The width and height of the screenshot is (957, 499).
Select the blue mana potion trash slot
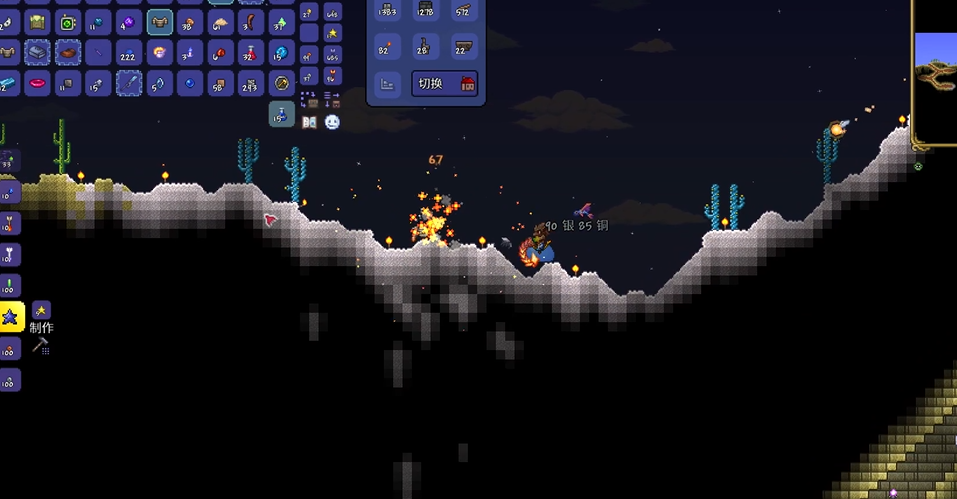click(282, 114)
